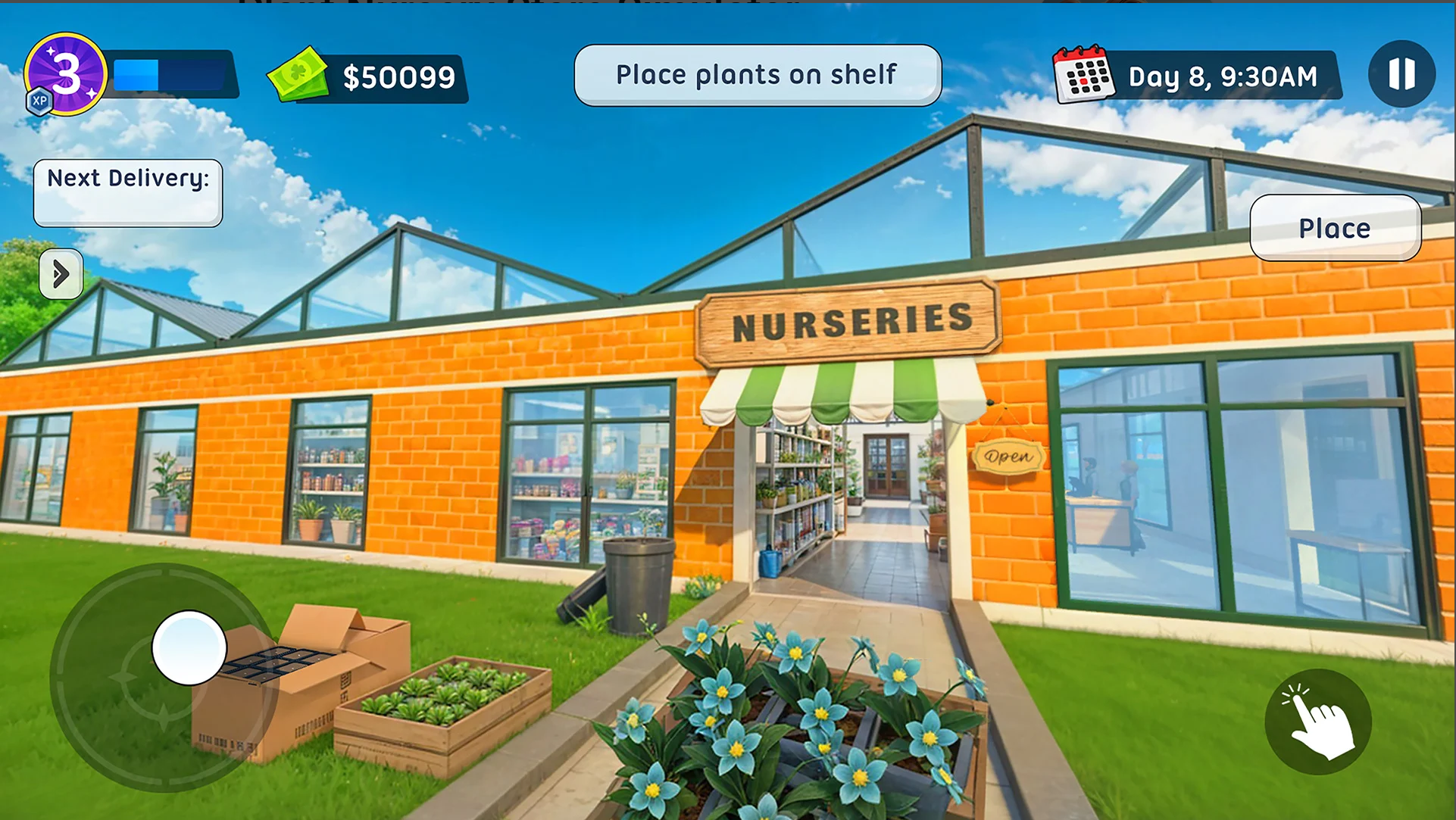
Task: Open the calendar icon near Day 8
Action: tap(1085, 75)
